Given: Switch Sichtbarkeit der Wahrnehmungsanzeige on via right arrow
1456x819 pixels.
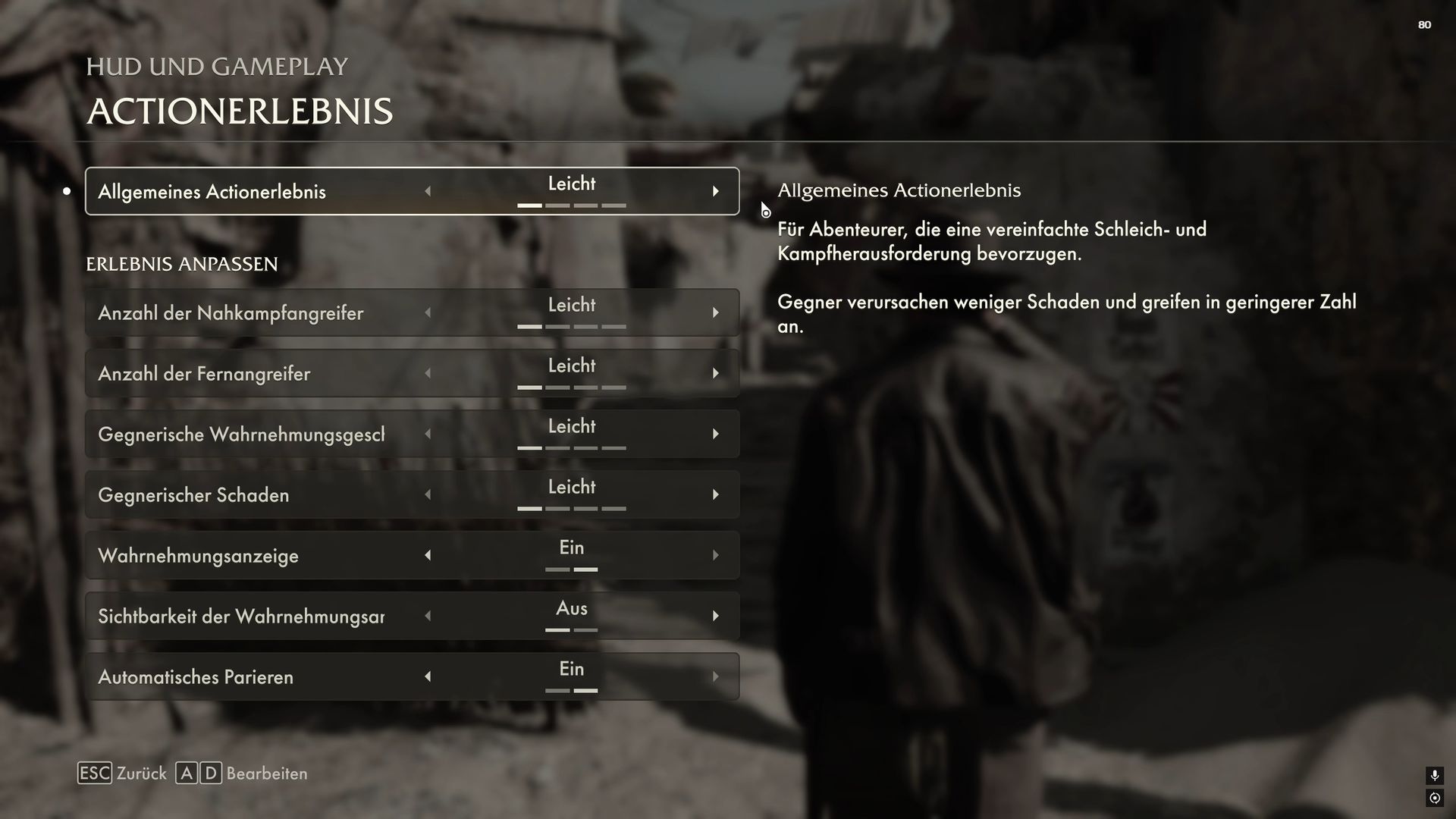Looking at the screenshot, I should point(715,617).
